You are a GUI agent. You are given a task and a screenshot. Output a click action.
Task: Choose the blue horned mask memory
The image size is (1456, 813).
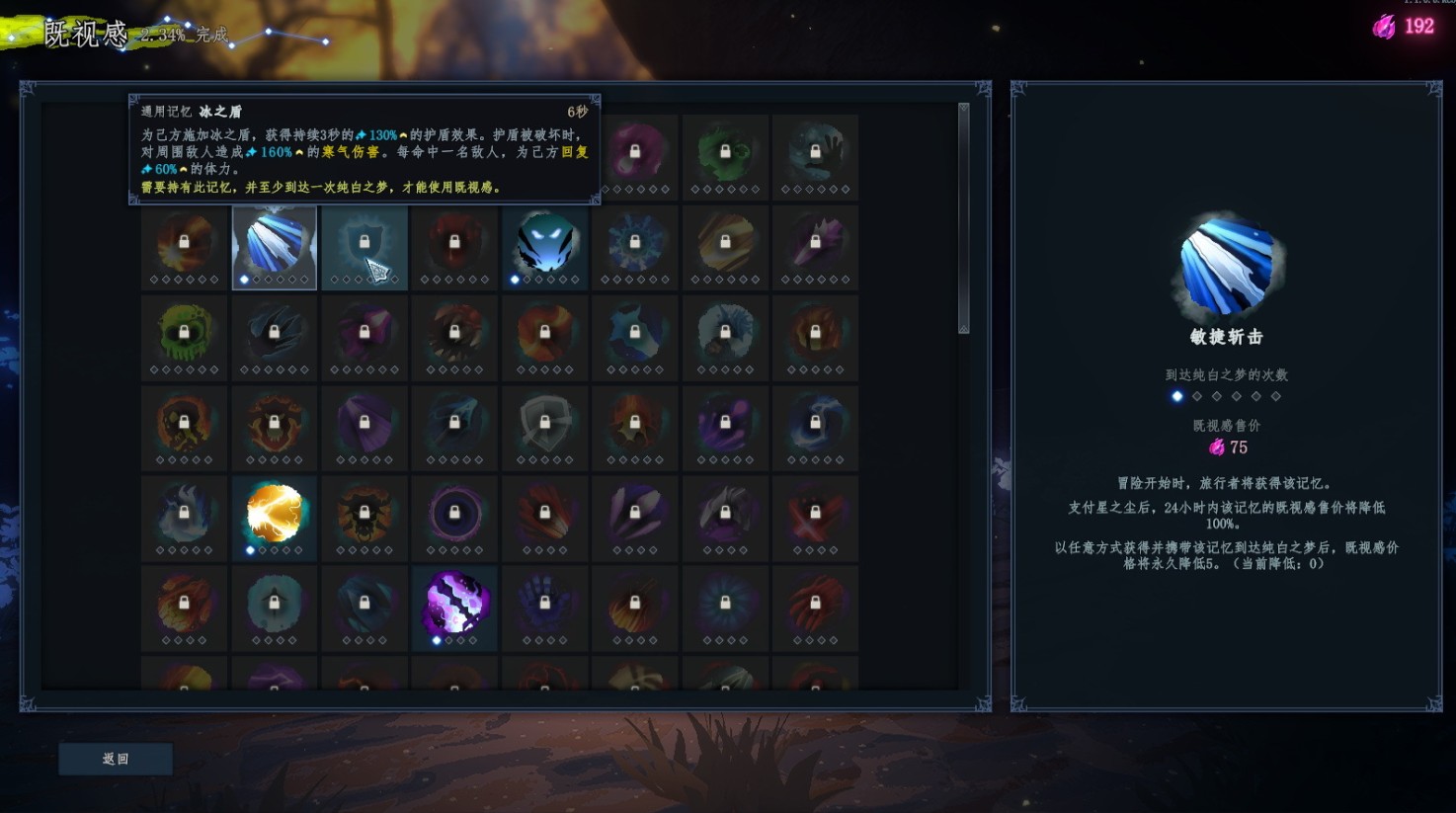pos(545,246)
